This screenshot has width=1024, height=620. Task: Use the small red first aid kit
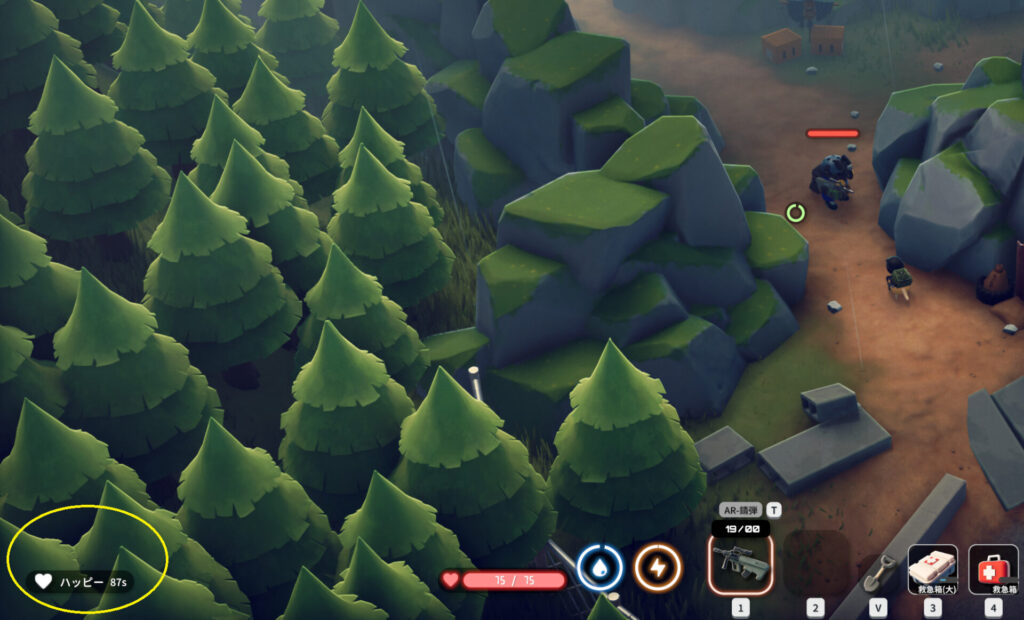point(993,569)
